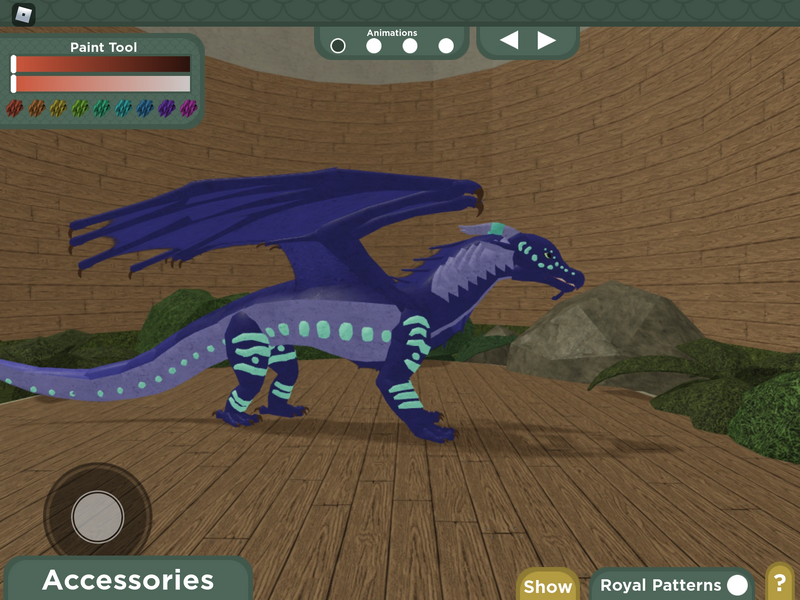Screen dimensions: 800x600
Task: Toggle the Royal Patterns switch
Action: [737, 585]
